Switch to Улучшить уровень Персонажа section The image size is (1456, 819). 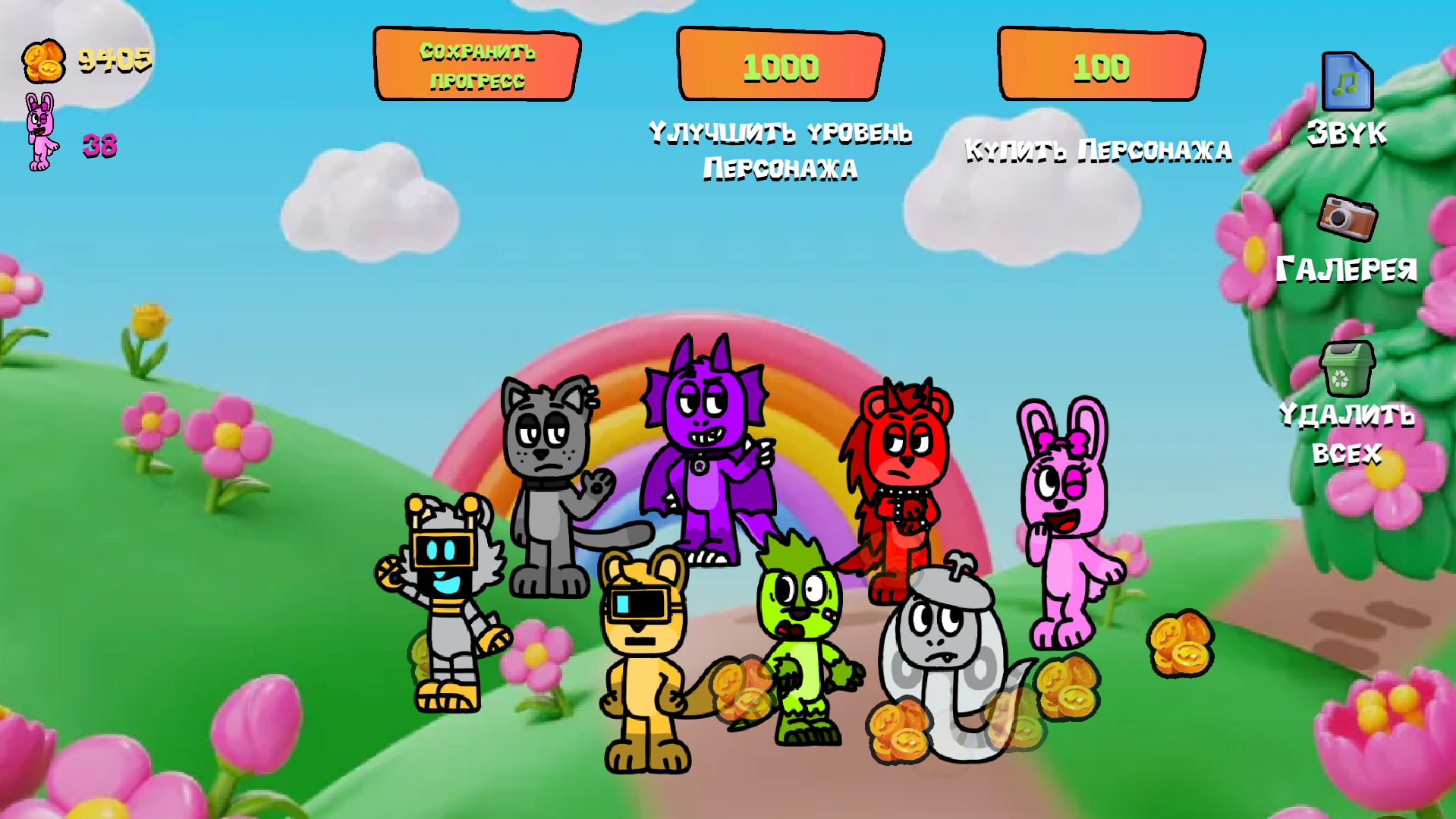pos(779,67)
